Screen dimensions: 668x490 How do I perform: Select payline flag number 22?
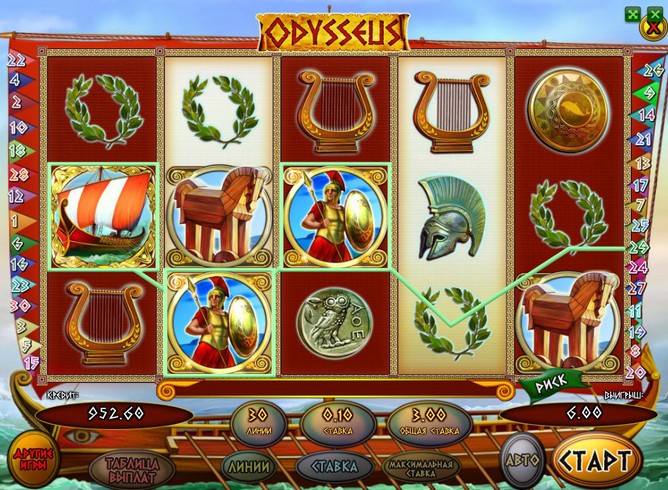pos(15,59)
